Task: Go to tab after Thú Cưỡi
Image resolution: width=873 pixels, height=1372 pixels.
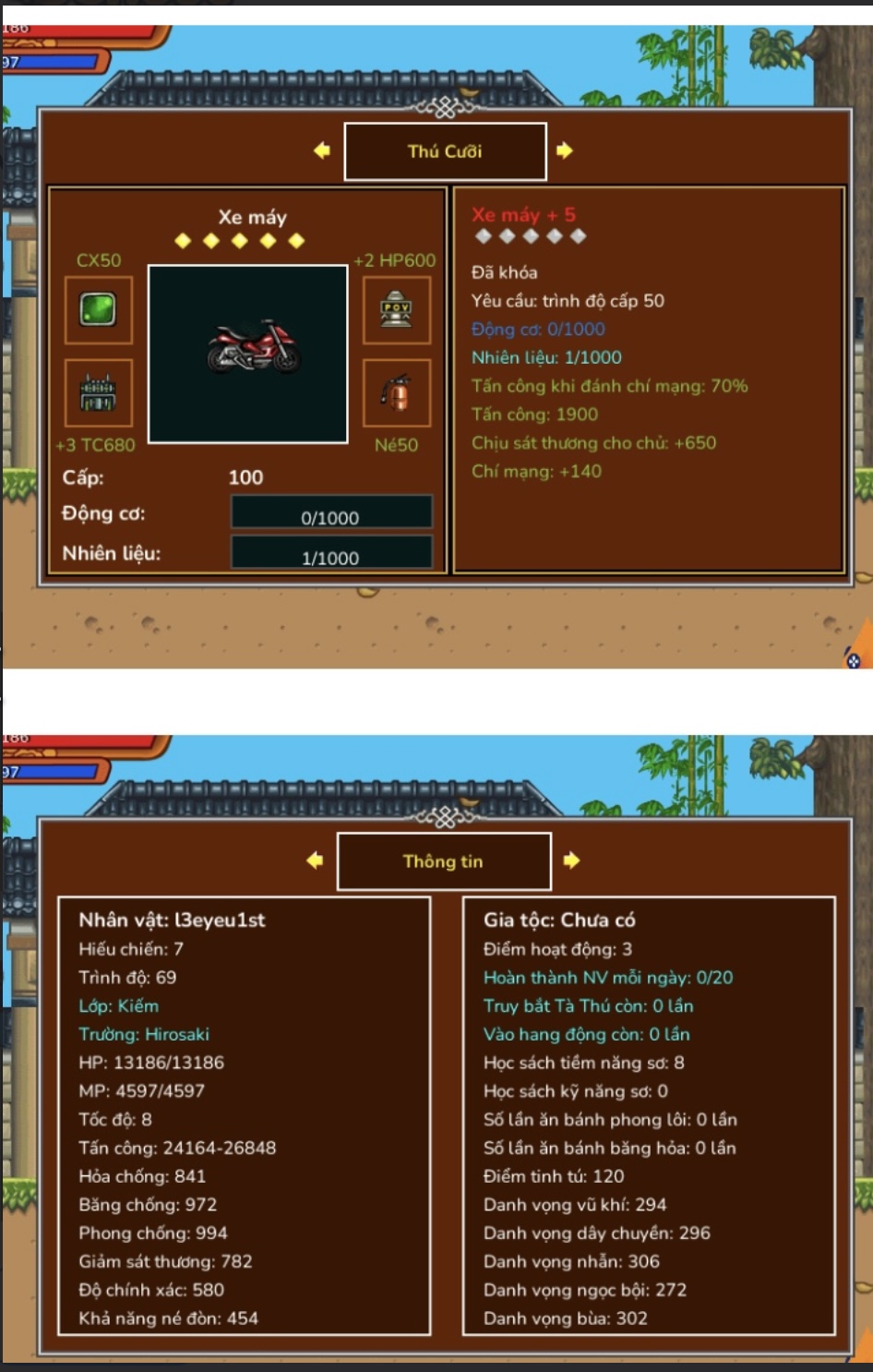Action: (565, 150)
